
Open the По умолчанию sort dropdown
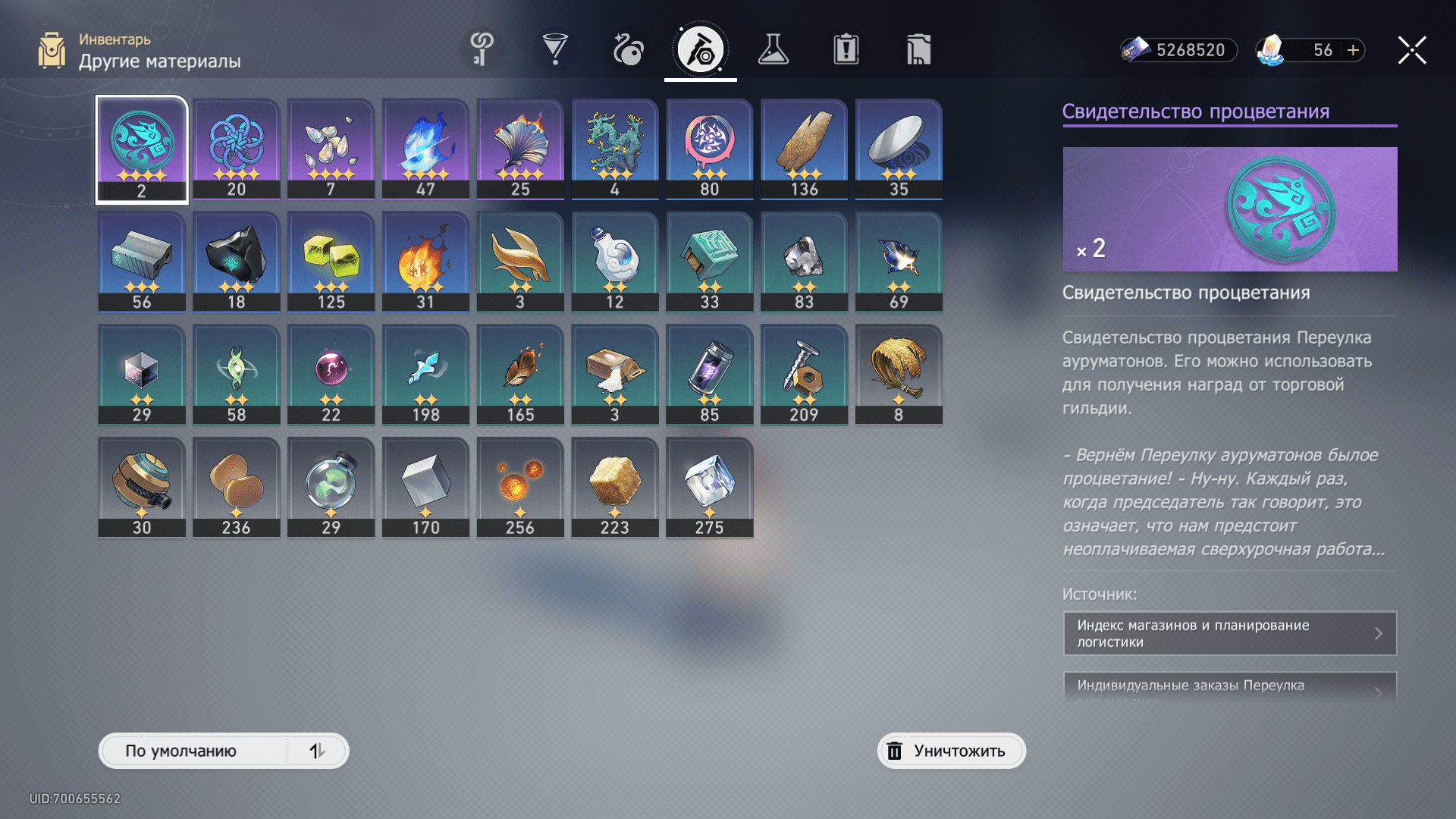(194, 751)
